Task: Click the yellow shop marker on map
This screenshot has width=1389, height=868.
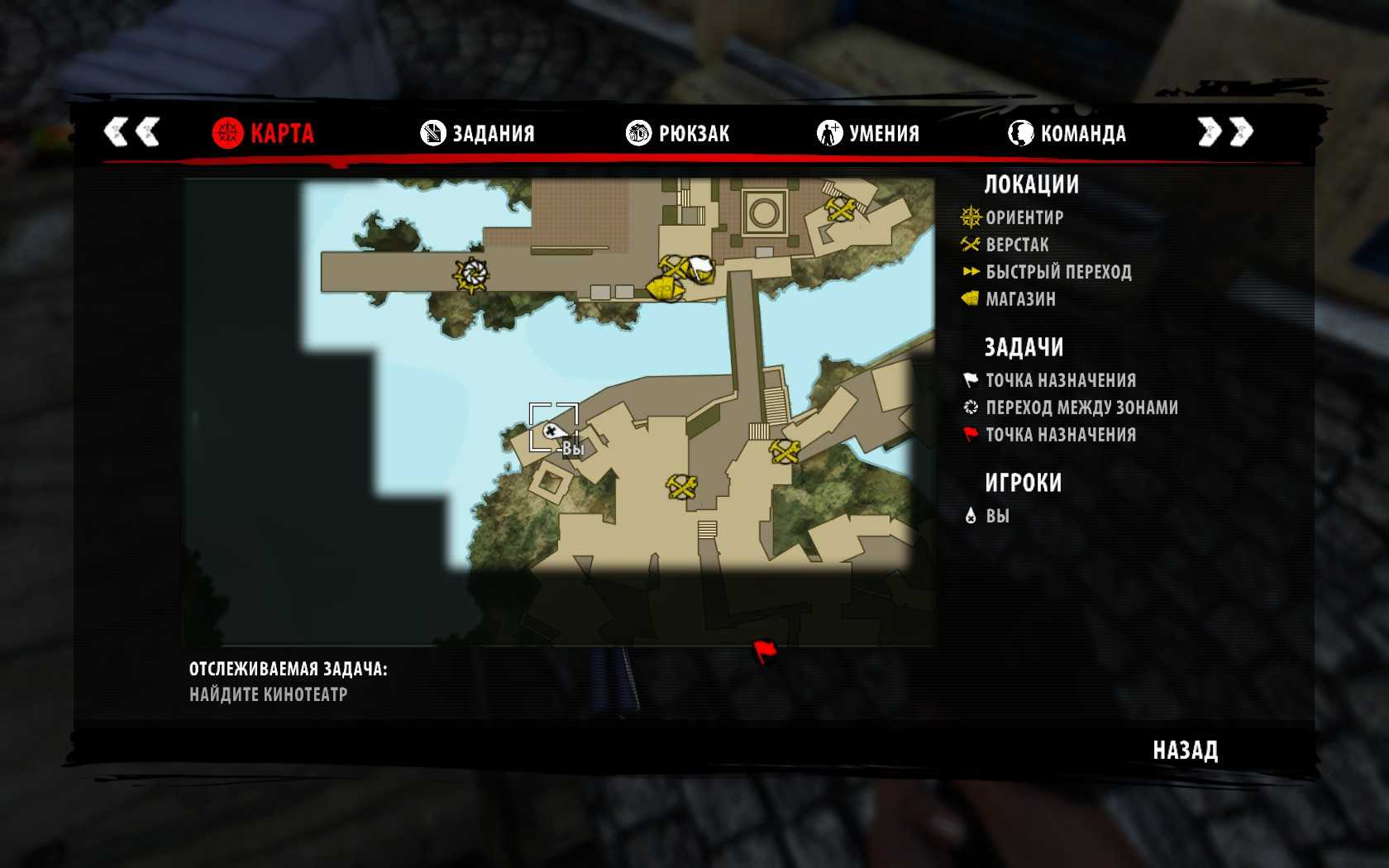Action: tap(663, 289)
